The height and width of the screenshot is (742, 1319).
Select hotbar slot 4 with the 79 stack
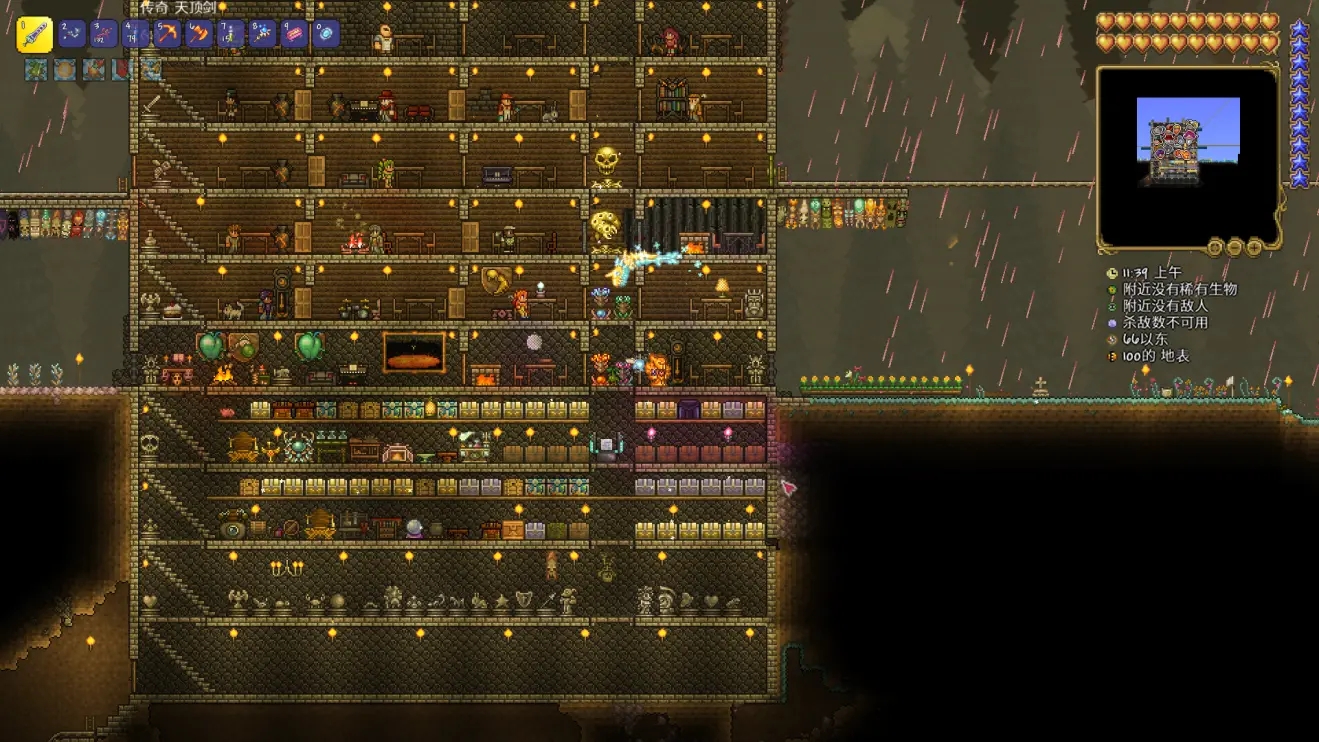pyautogui.click(x=136, y=34)
